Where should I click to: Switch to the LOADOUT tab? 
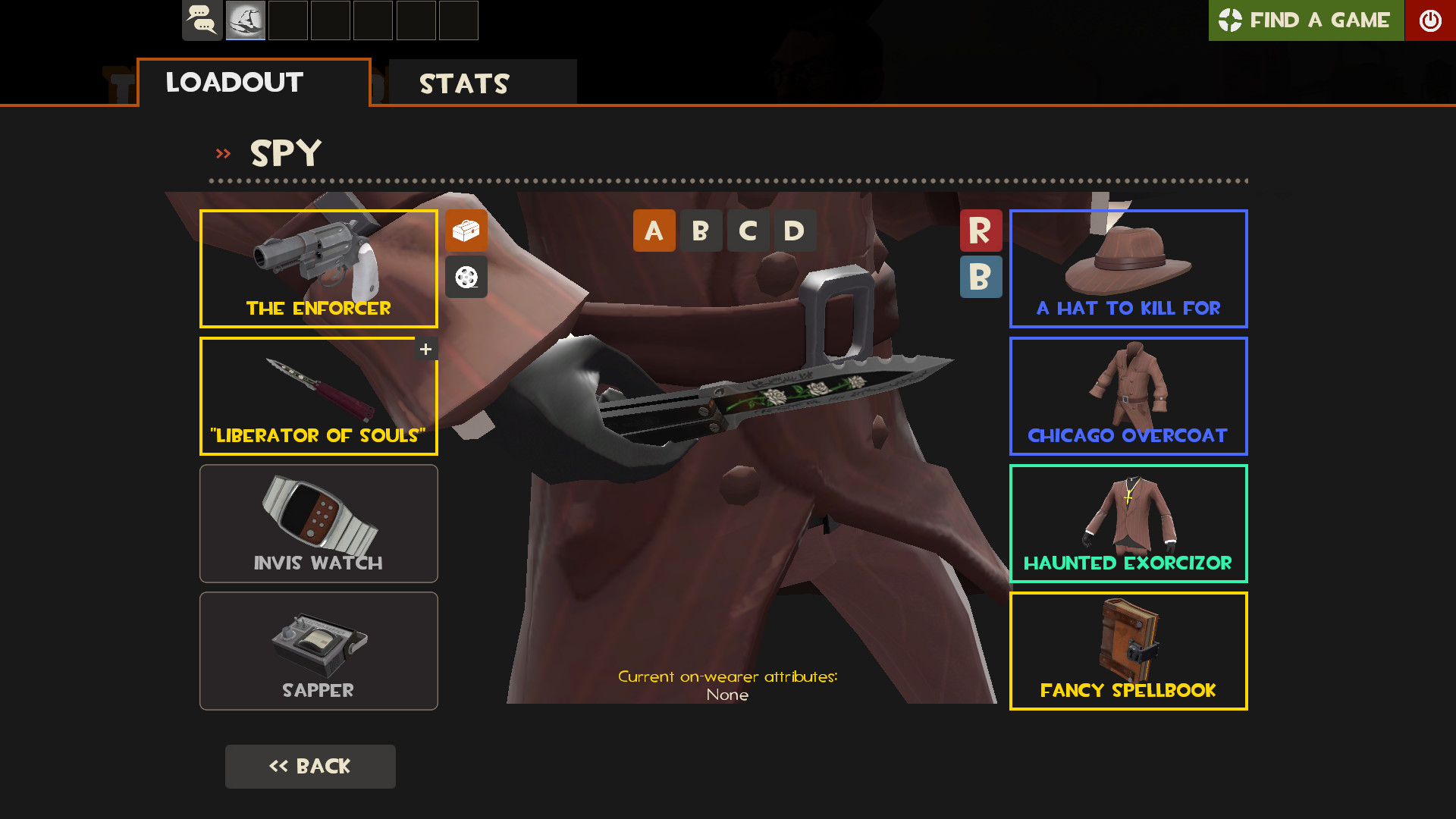point(234,83)
